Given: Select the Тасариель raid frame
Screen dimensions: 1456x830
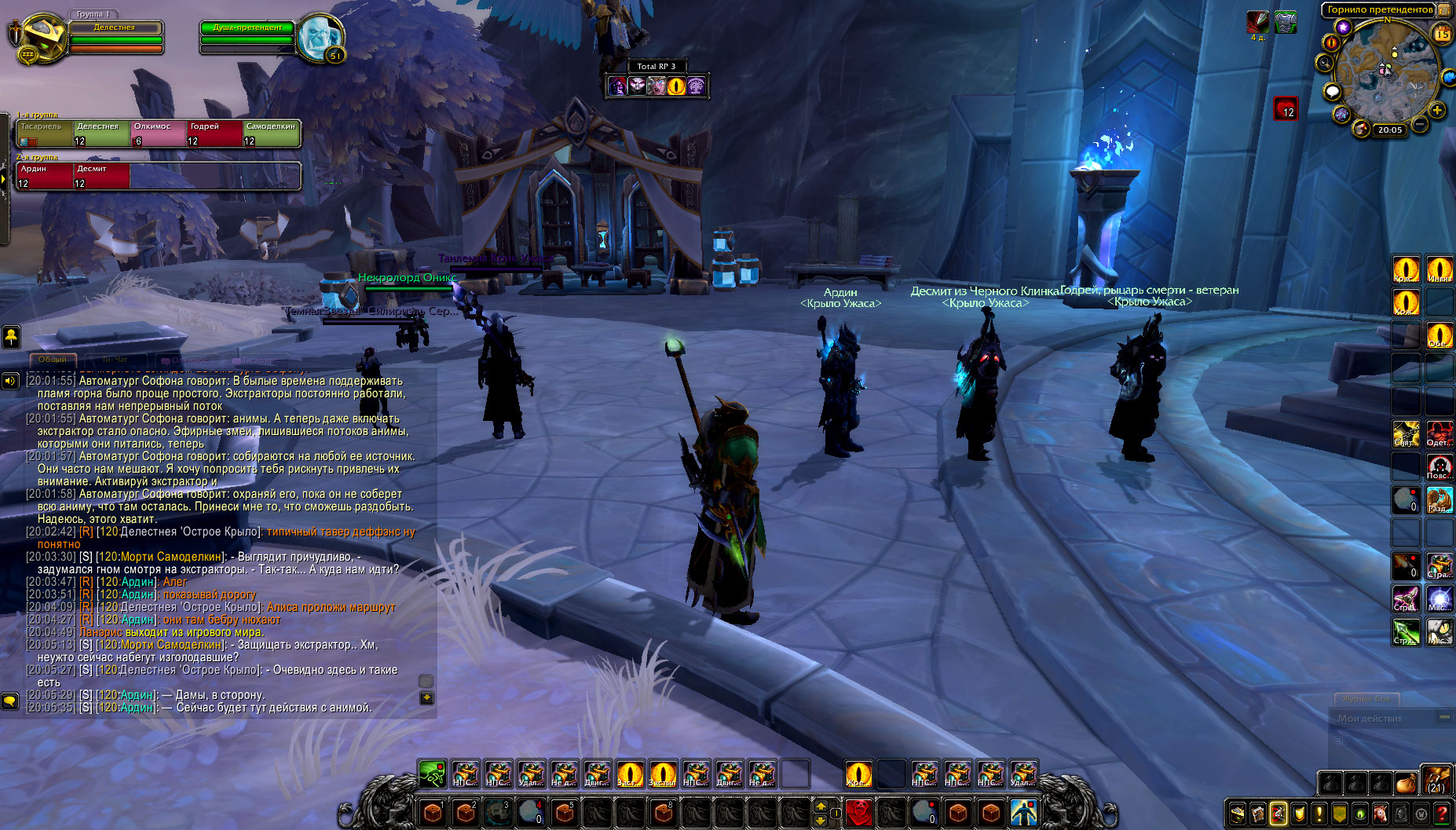Looking at the screenshot, I should [x=45, y=133].
